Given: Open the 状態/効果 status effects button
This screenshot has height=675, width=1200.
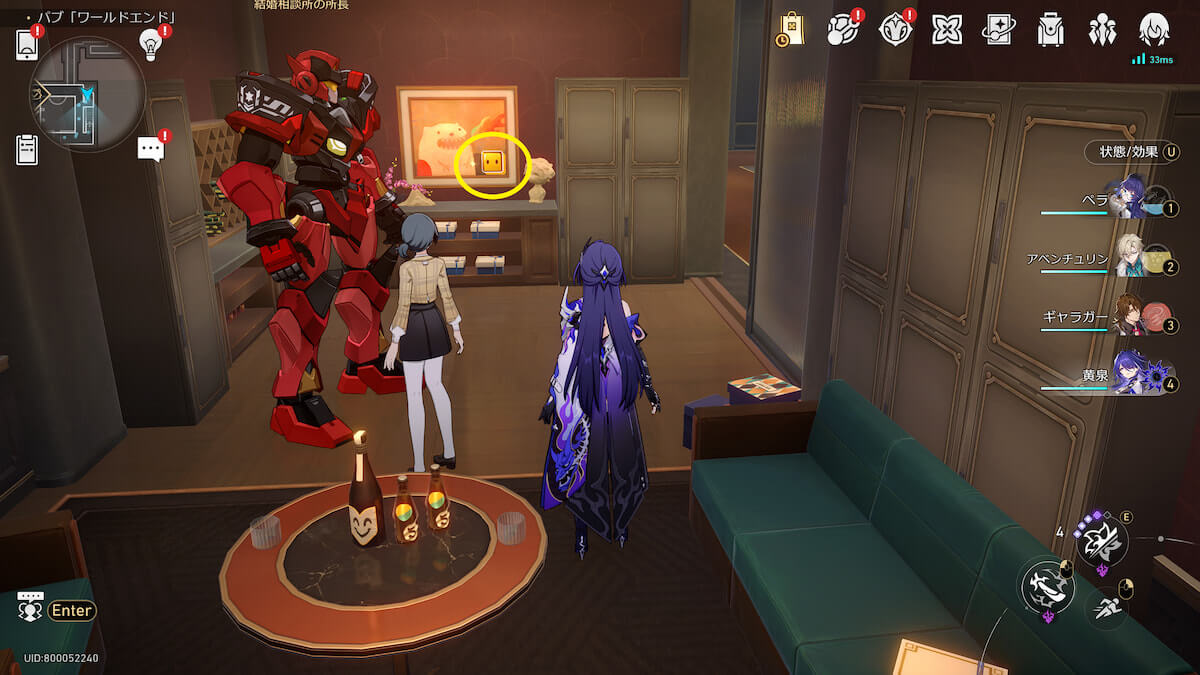Looking at the screenshot, I should (1133, 152).
